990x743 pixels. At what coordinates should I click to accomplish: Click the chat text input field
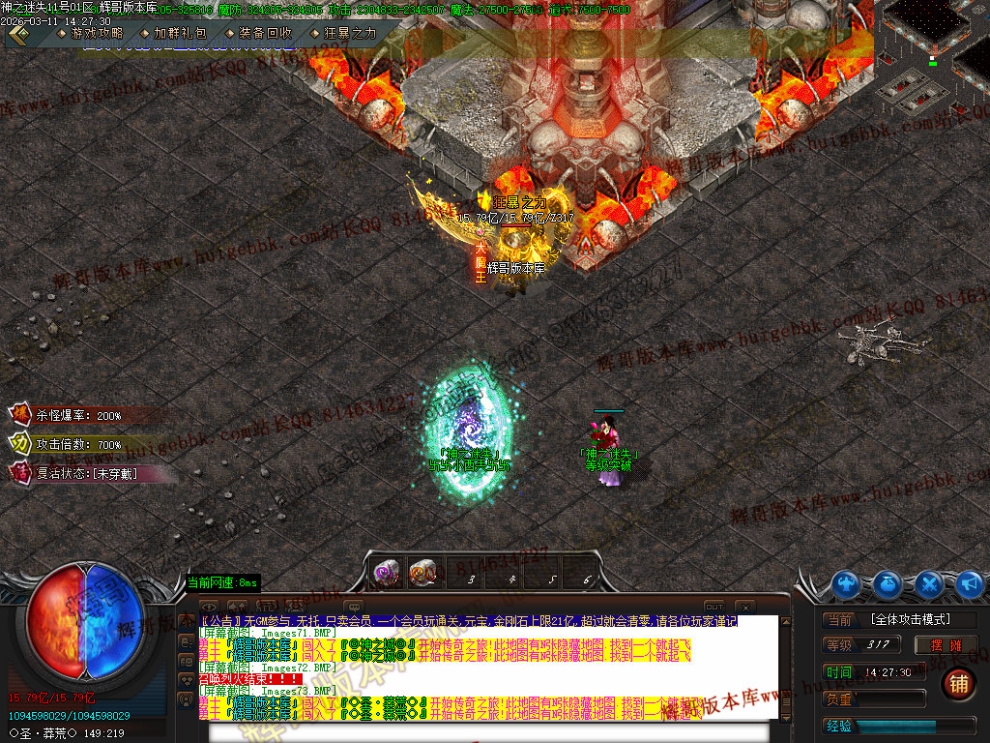pyautogui.click(x=490, y=732)
